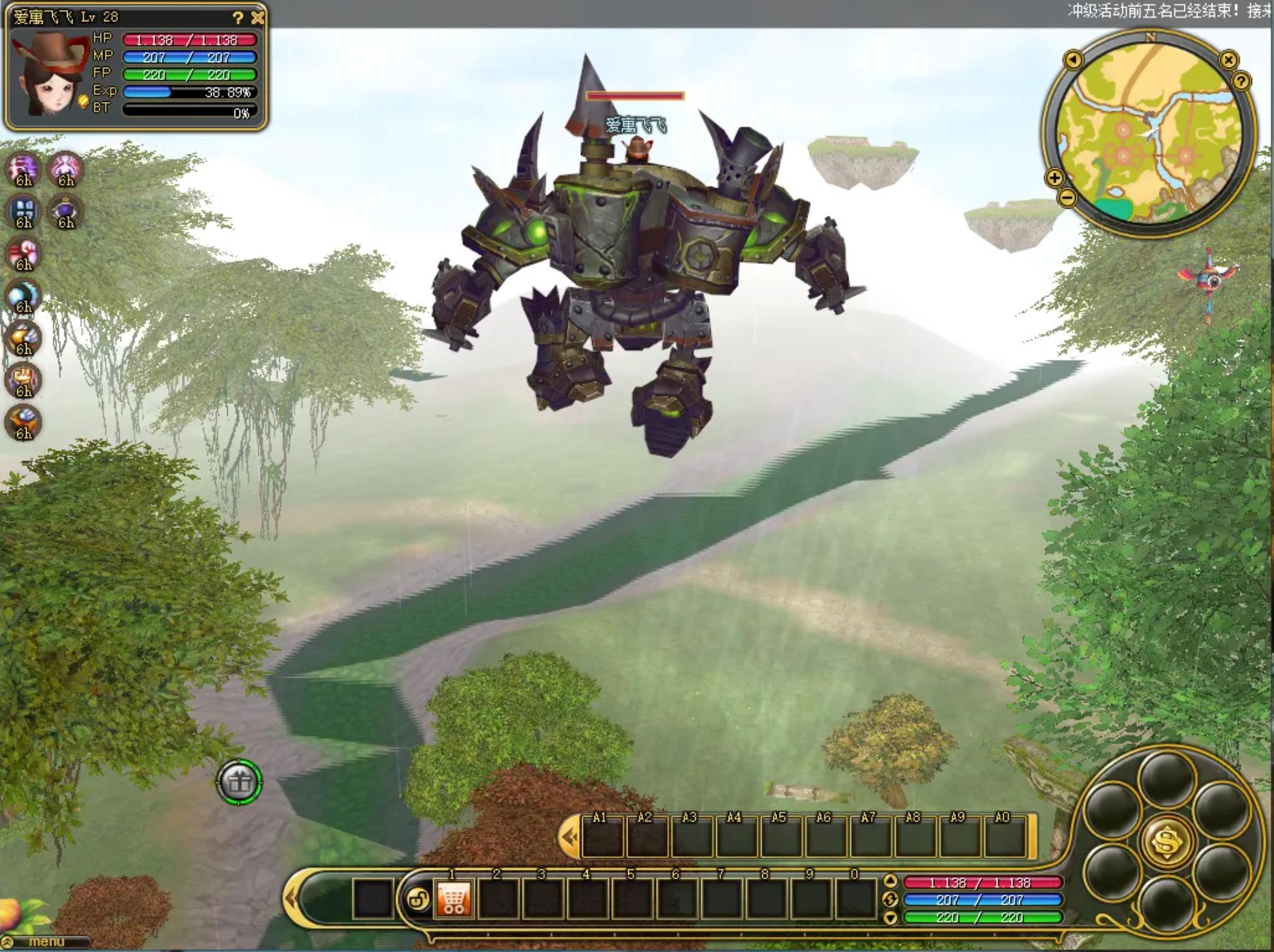The height and width of the screenshot is (952, 1274).
Task: Open the menu button
Action: [x=47, y=942]
